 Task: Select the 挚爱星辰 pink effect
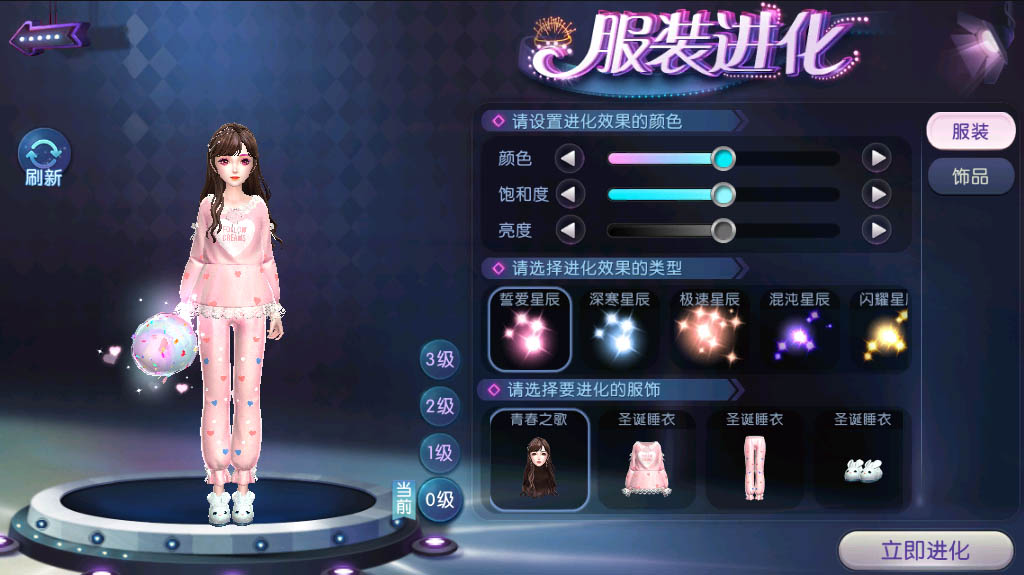click(530, 329)
